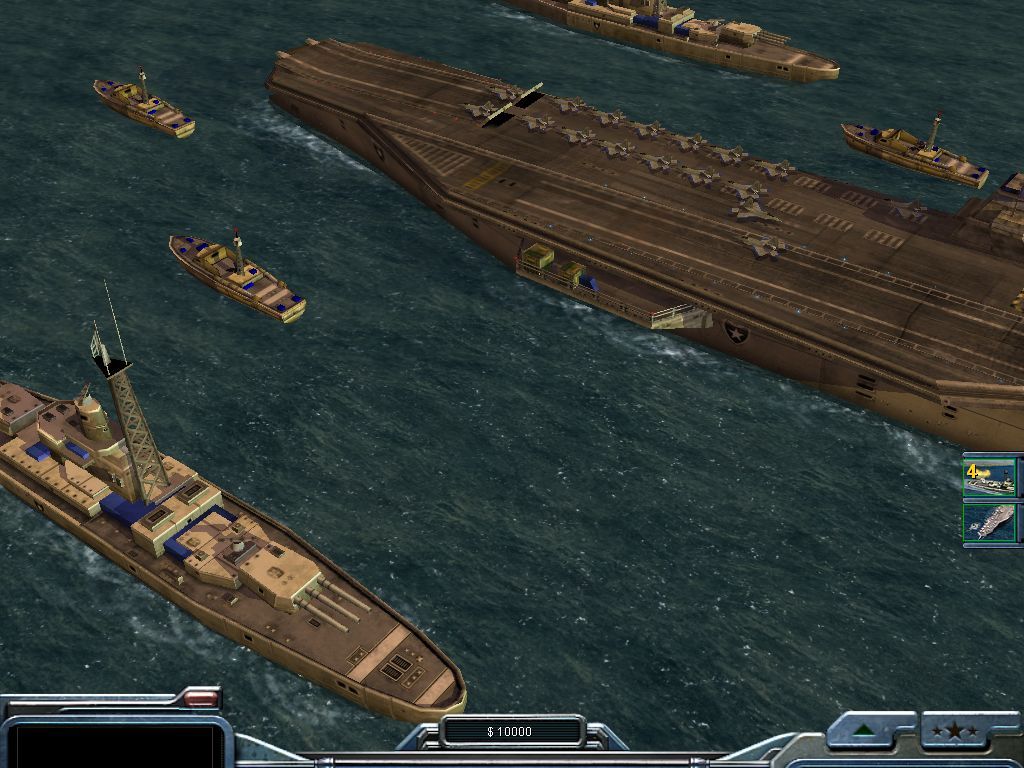Viewport: 1024px width, 768px height.
Task: Select the battleship icon marked with 4
Action: point(990,477)
